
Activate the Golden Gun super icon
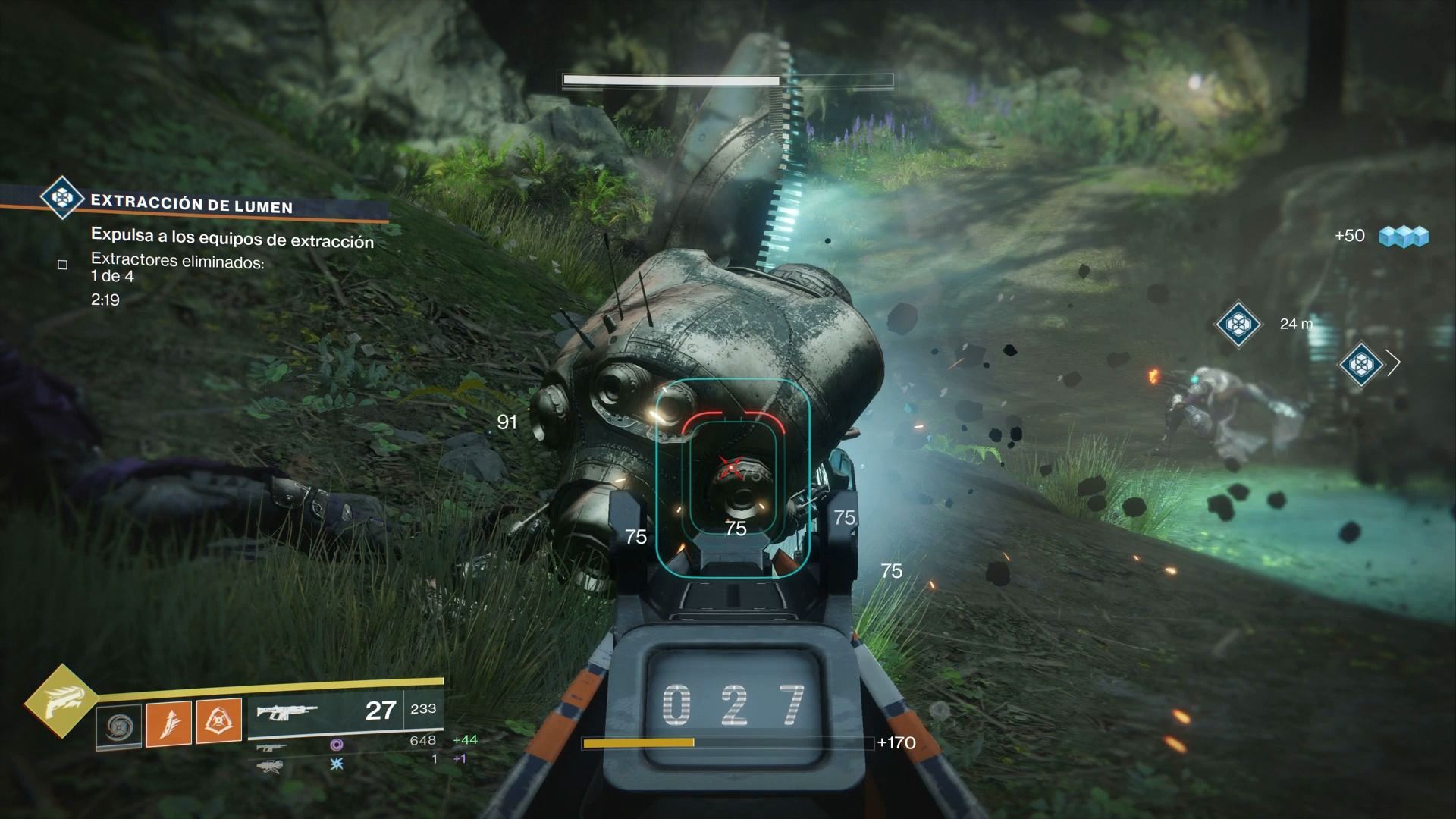(x=60, y=702)
